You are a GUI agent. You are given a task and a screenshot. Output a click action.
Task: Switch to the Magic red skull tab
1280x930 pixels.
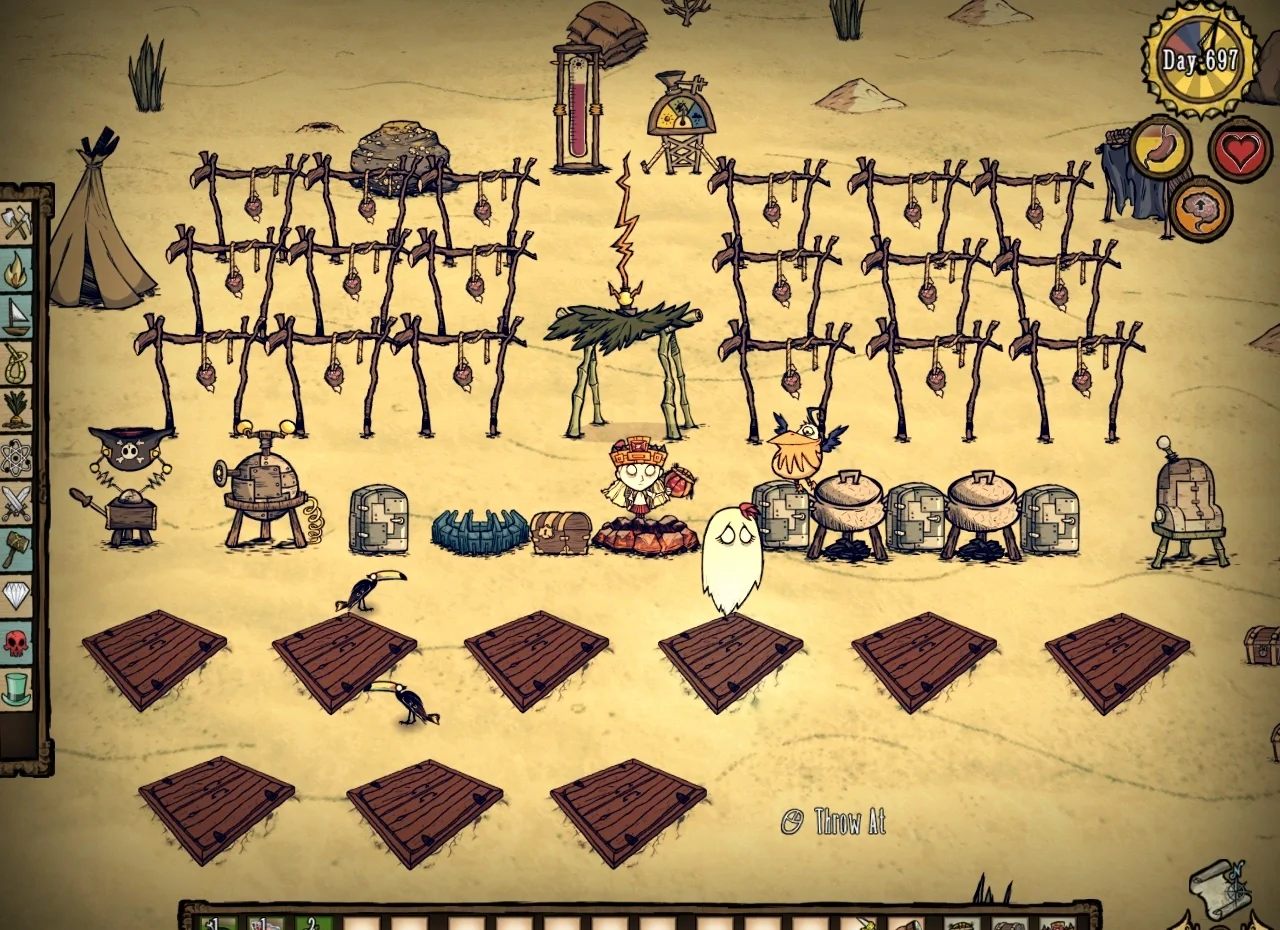(x=17, y=642)
